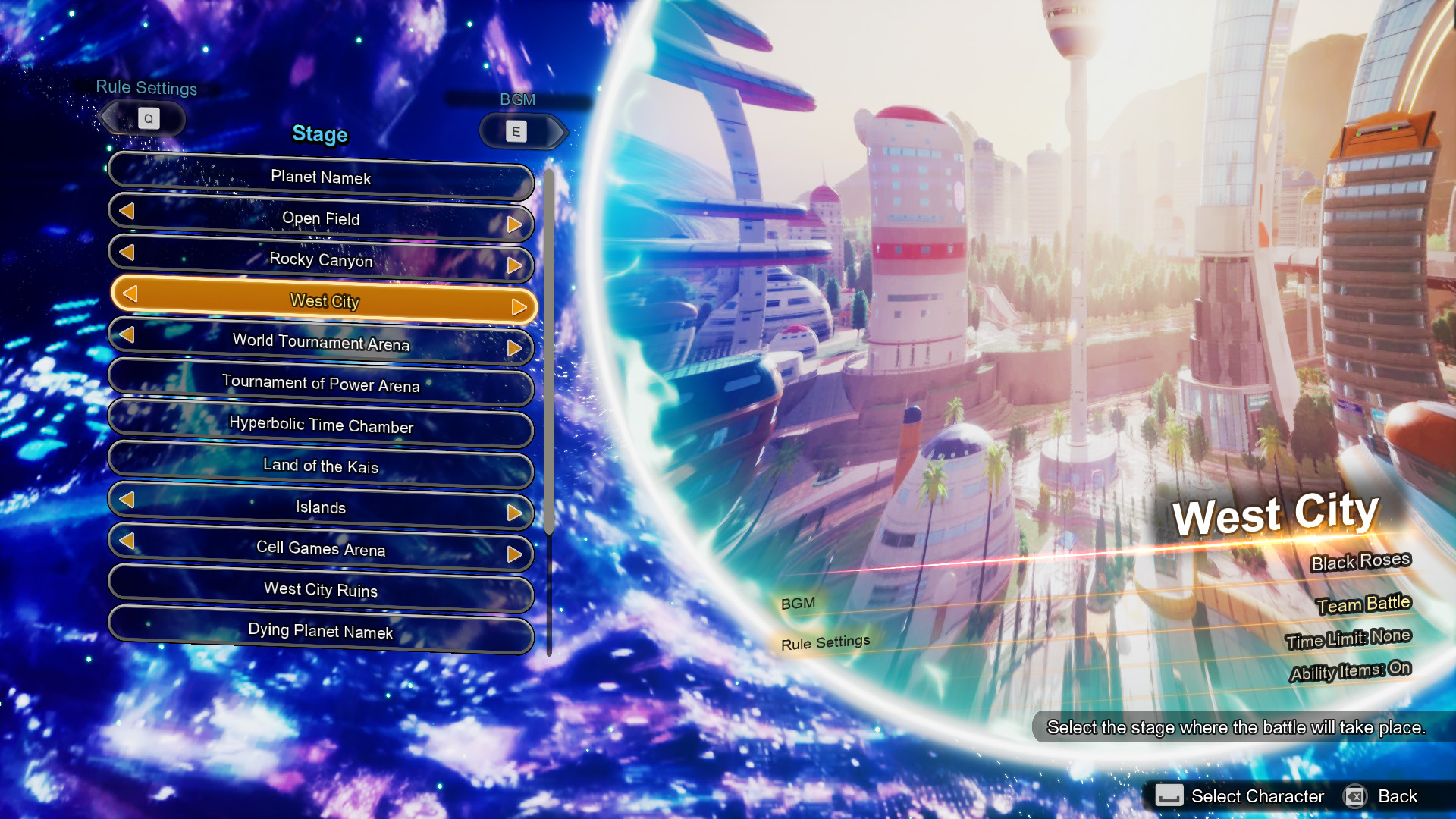Click the left arrow on the Islands row

(x=127, y=500)
